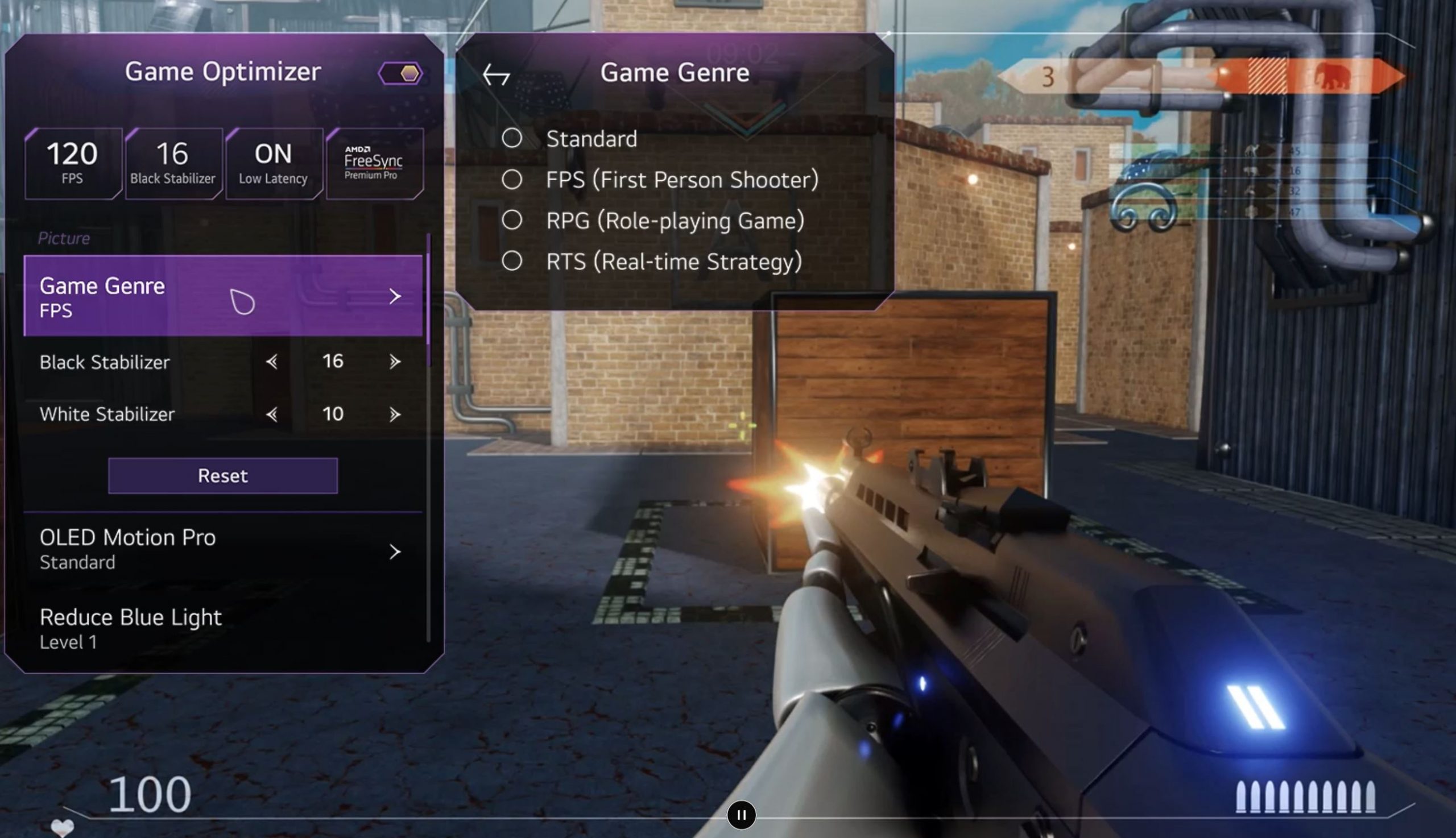
Task: Pick the RPG (Role-playing Game) genre
Action: pos(512,220)
